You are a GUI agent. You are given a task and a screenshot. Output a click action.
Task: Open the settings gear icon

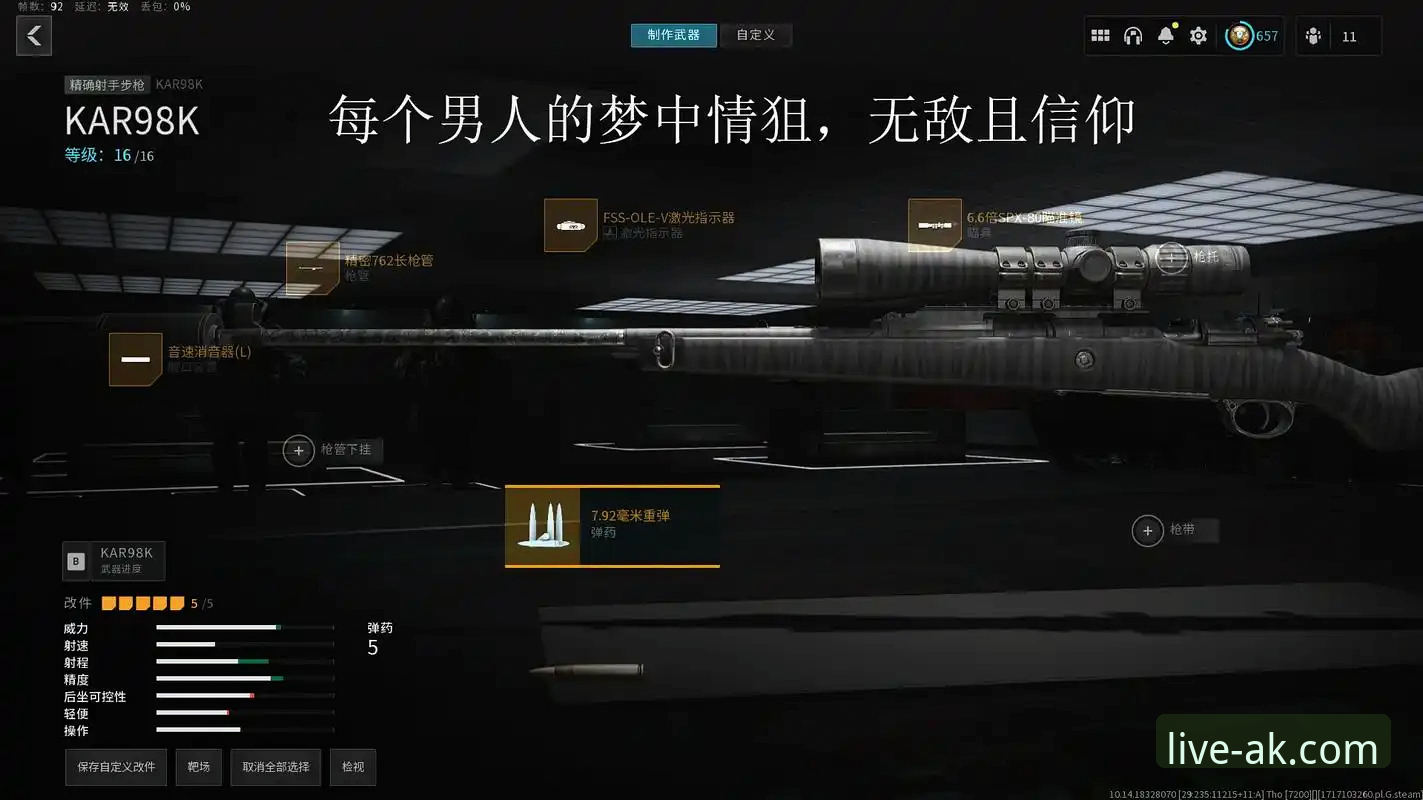click(1197, 35)
